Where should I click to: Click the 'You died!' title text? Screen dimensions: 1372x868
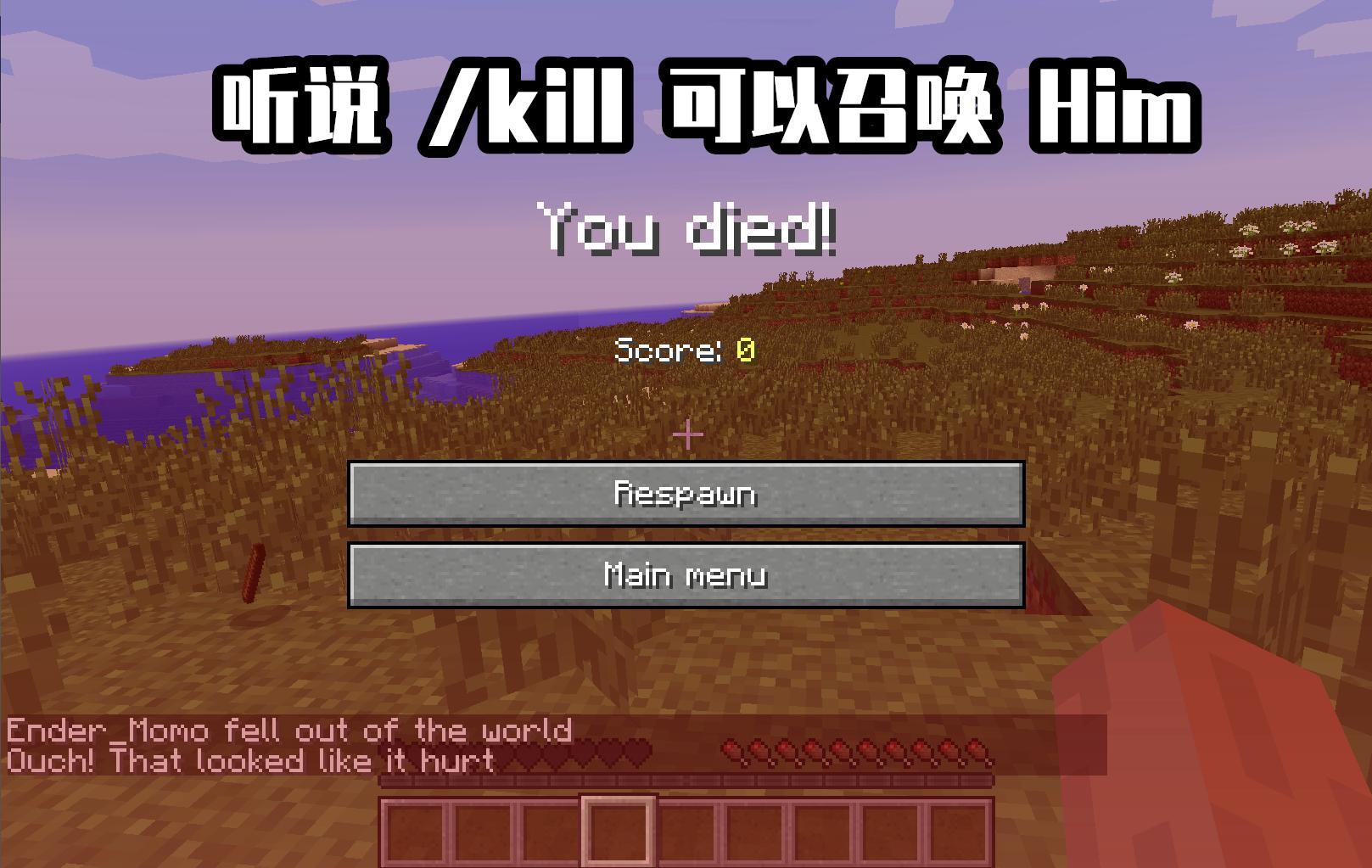click(687, 231)
